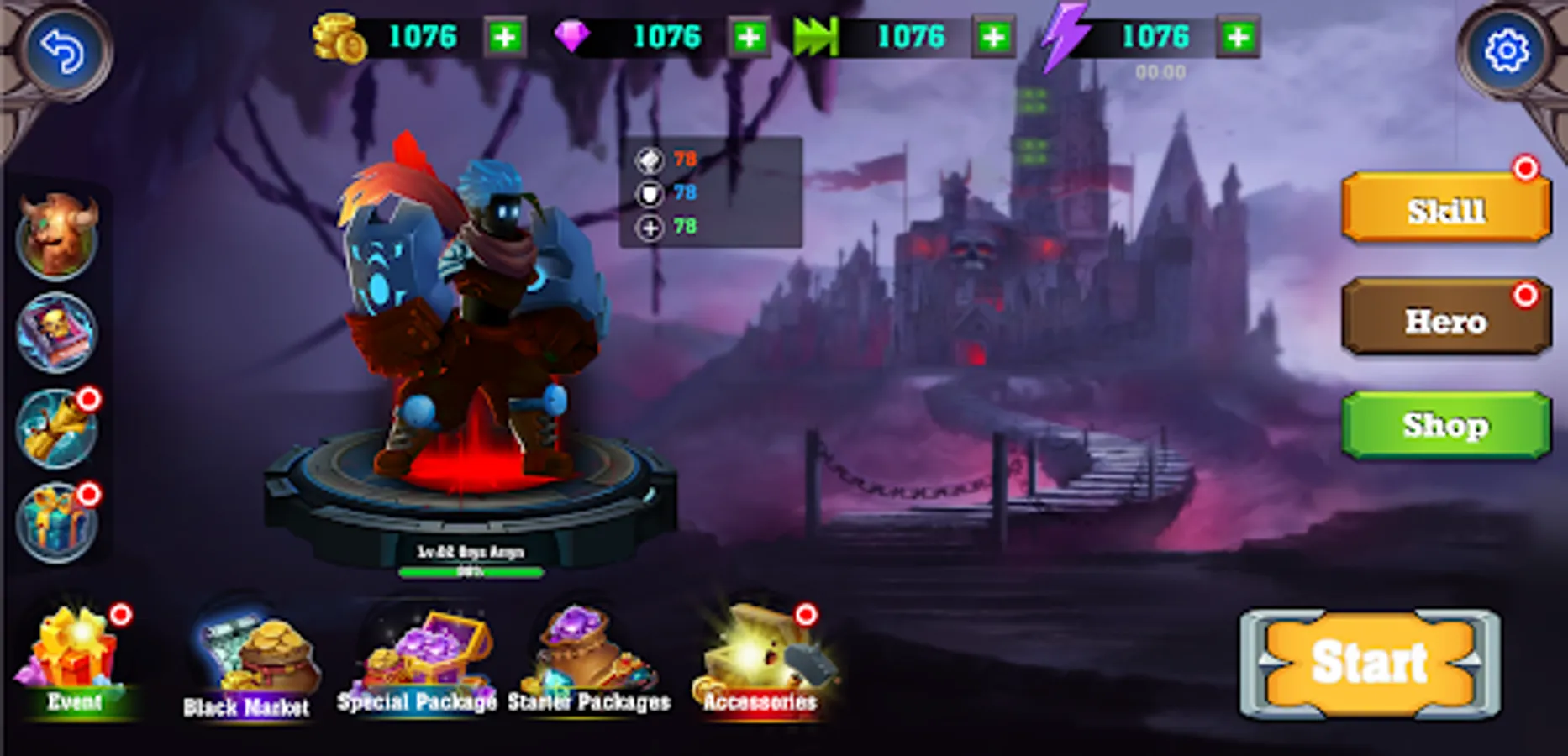This screenshot has height=756, width=1568.
Task: Open the Hero menu
Action: [1445, 321]
